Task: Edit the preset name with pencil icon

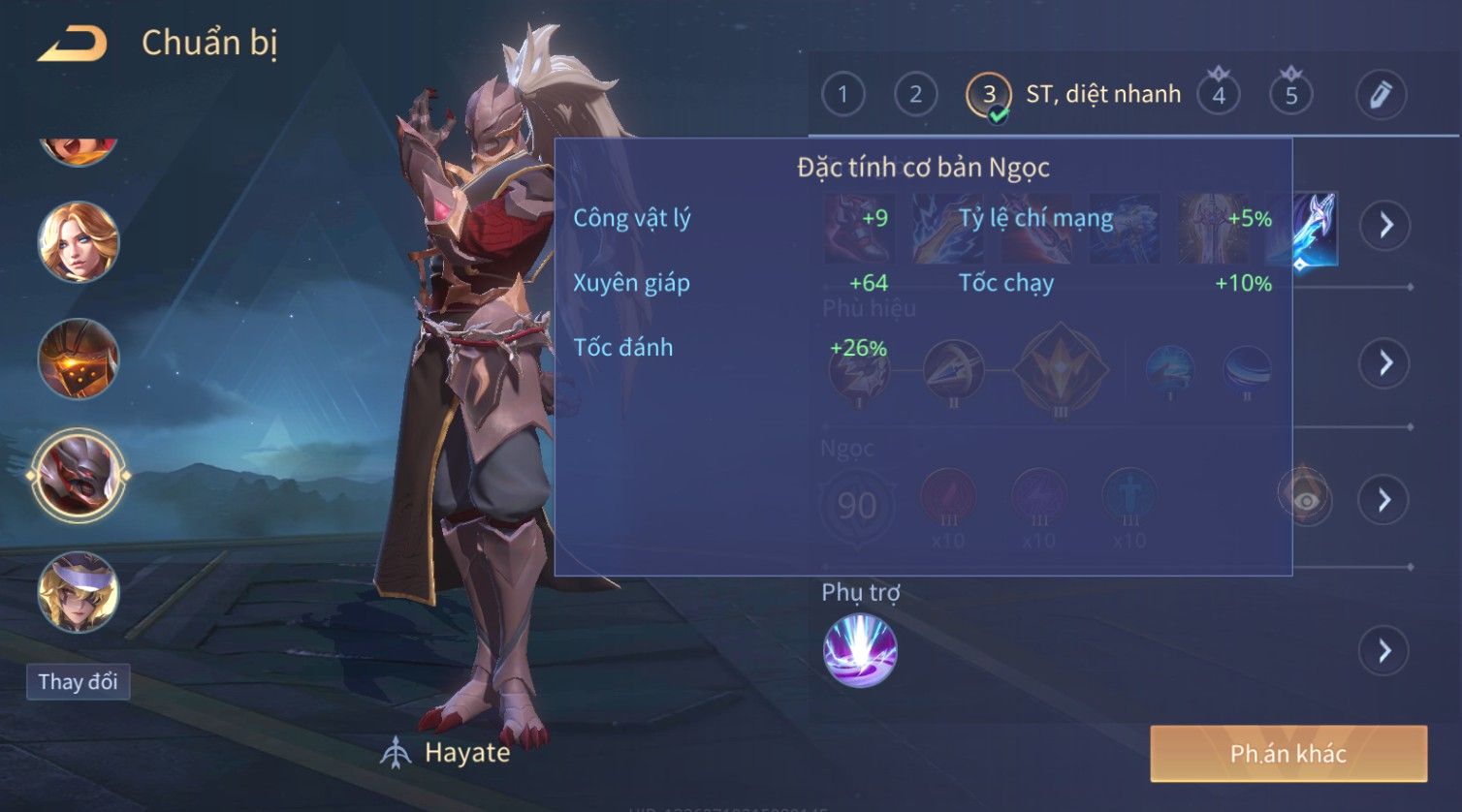Action: pos(1381,95)
